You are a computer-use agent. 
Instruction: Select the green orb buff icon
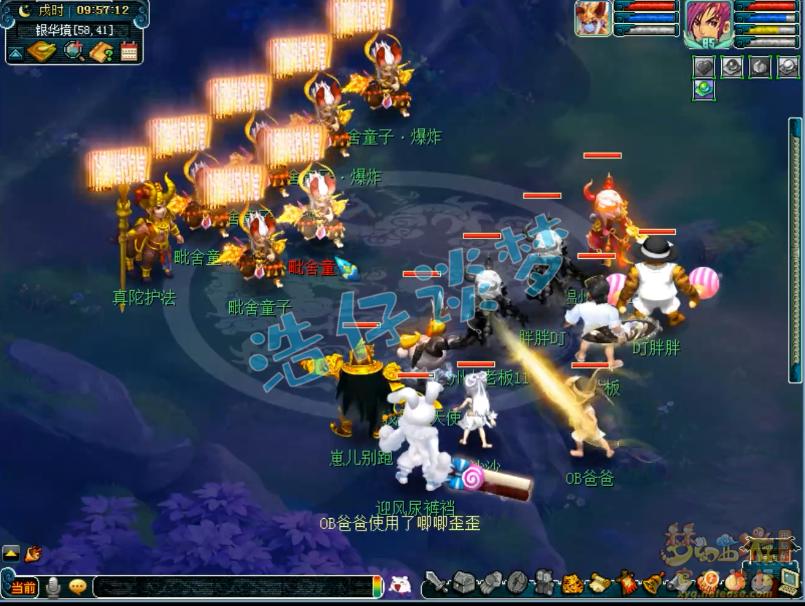coord(705,90)
